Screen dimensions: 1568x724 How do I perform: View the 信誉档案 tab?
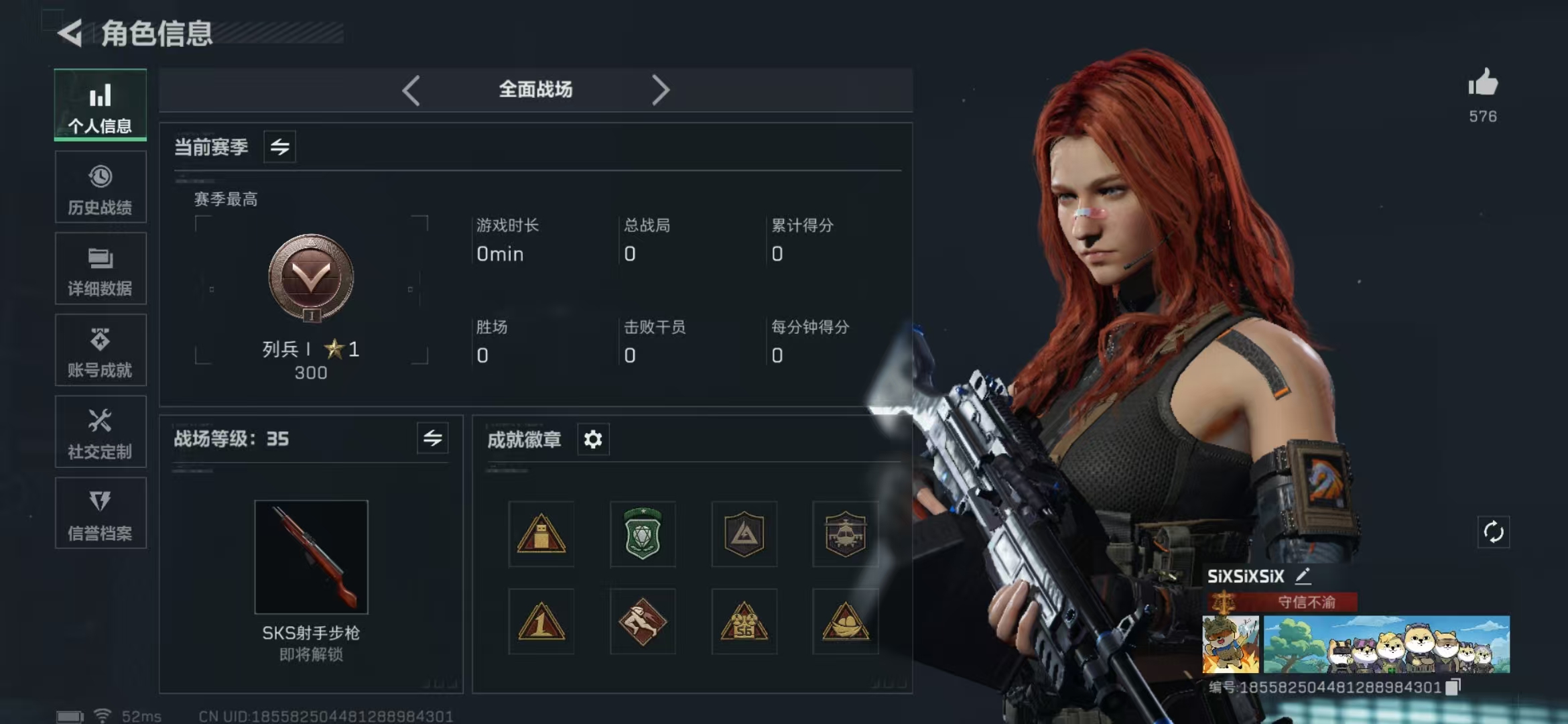click(101, 514)
